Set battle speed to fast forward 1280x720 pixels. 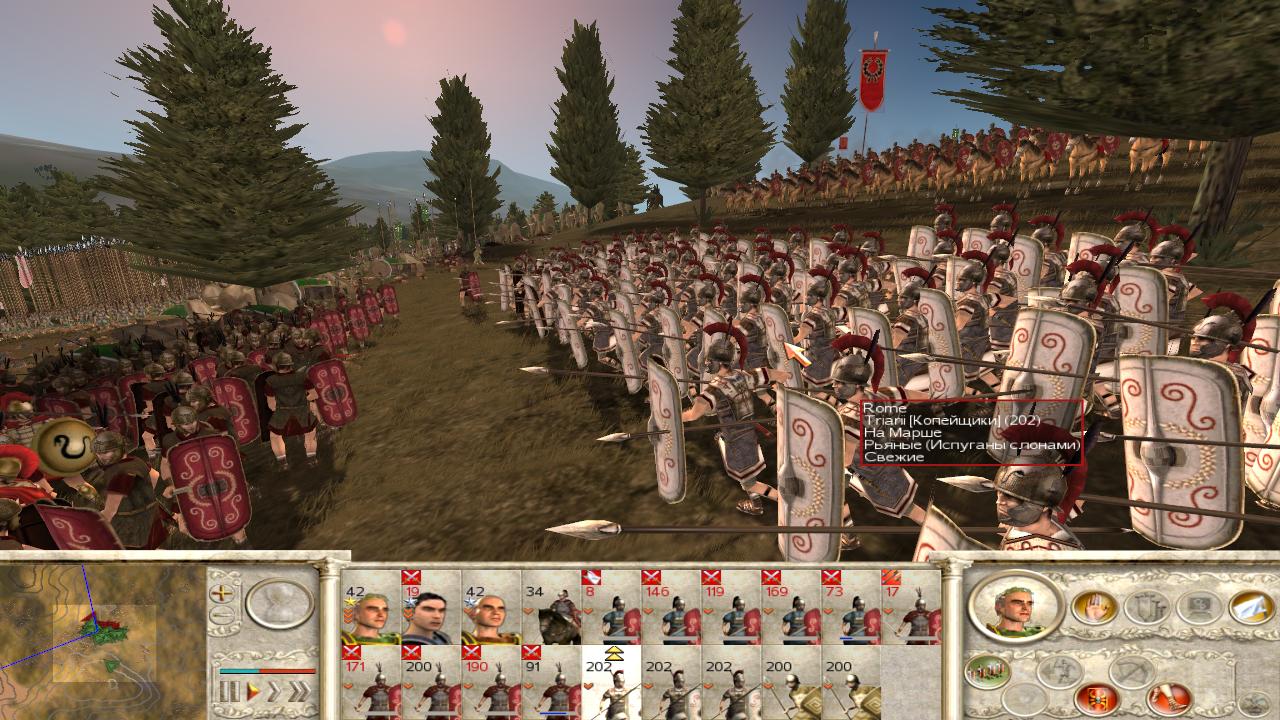275,691
